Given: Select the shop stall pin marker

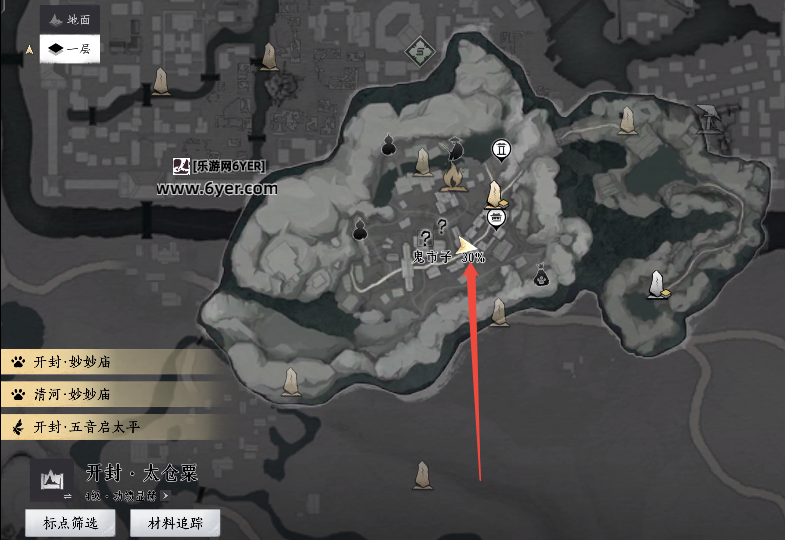Looking at the screenshot, I should click(495, 217).
